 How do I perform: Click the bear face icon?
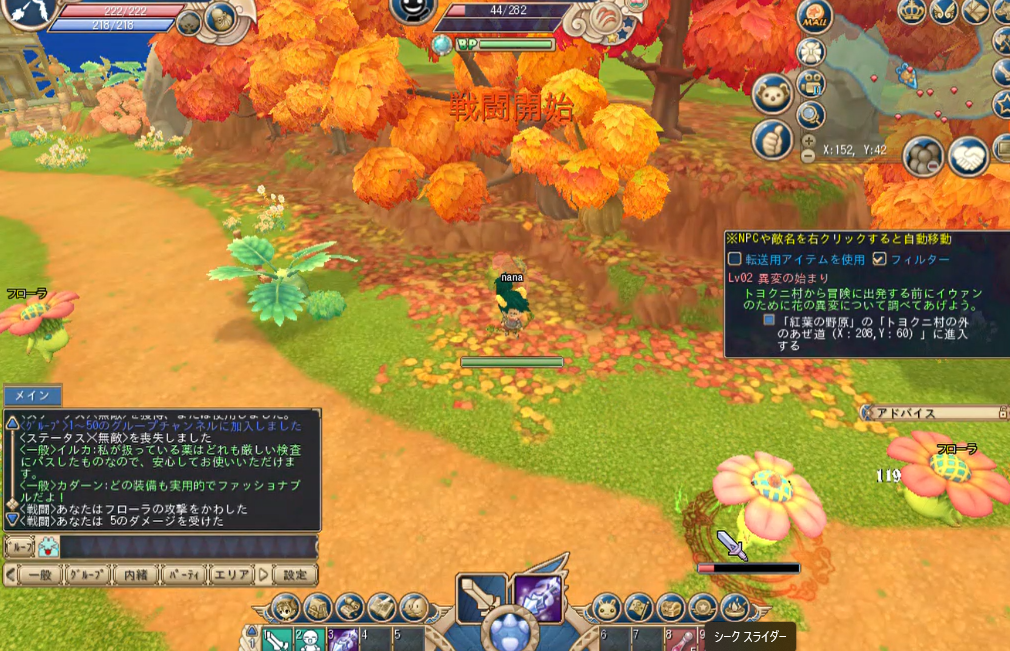(x=772, y=94)
